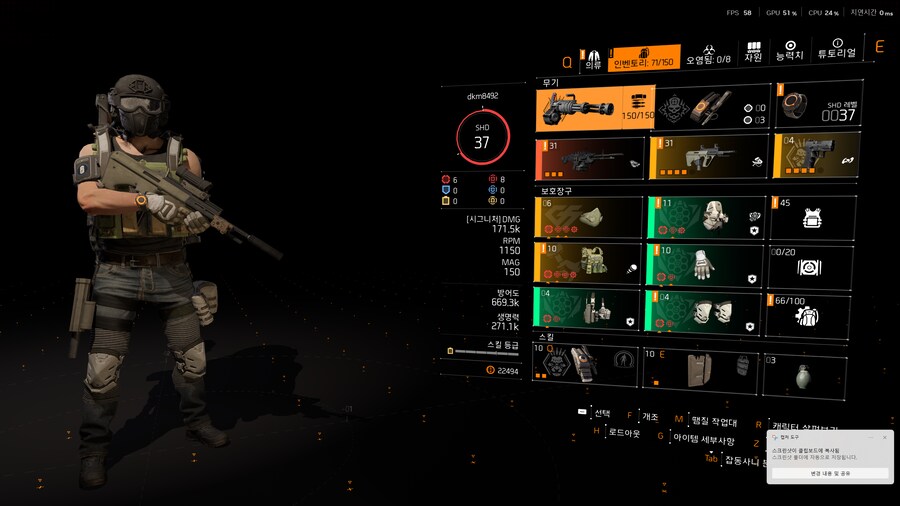Select the green backpack gear slot
This screenshot has height=506, width=900.
click(x=701, y=216)
